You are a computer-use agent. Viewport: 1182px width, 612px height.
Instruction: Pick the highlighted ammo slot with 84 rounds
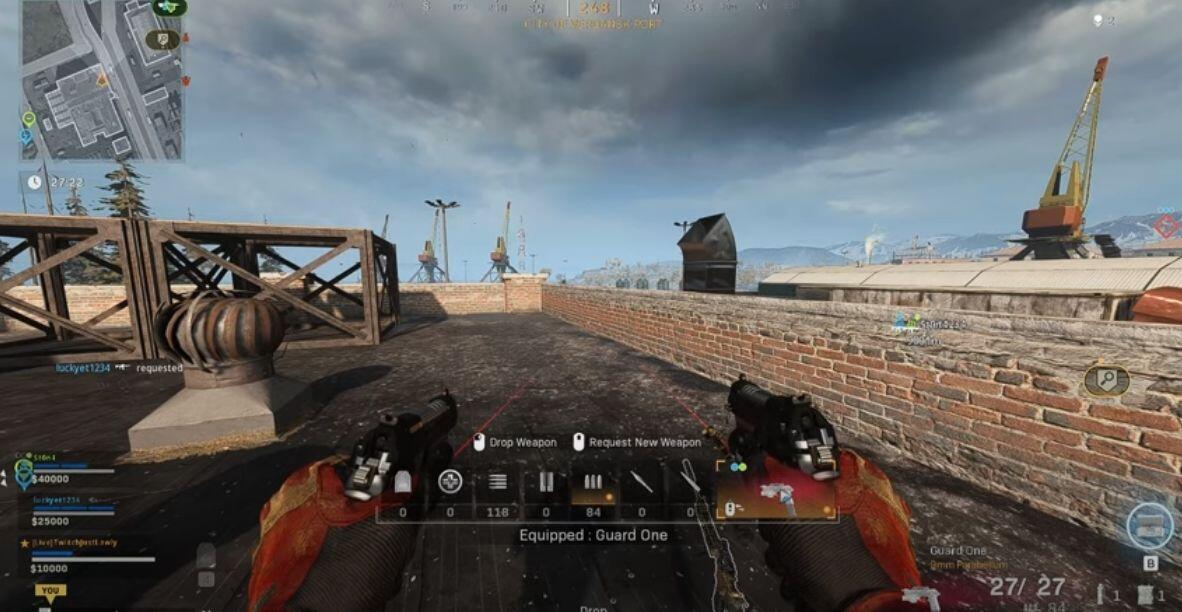click(x=593, y=484)
